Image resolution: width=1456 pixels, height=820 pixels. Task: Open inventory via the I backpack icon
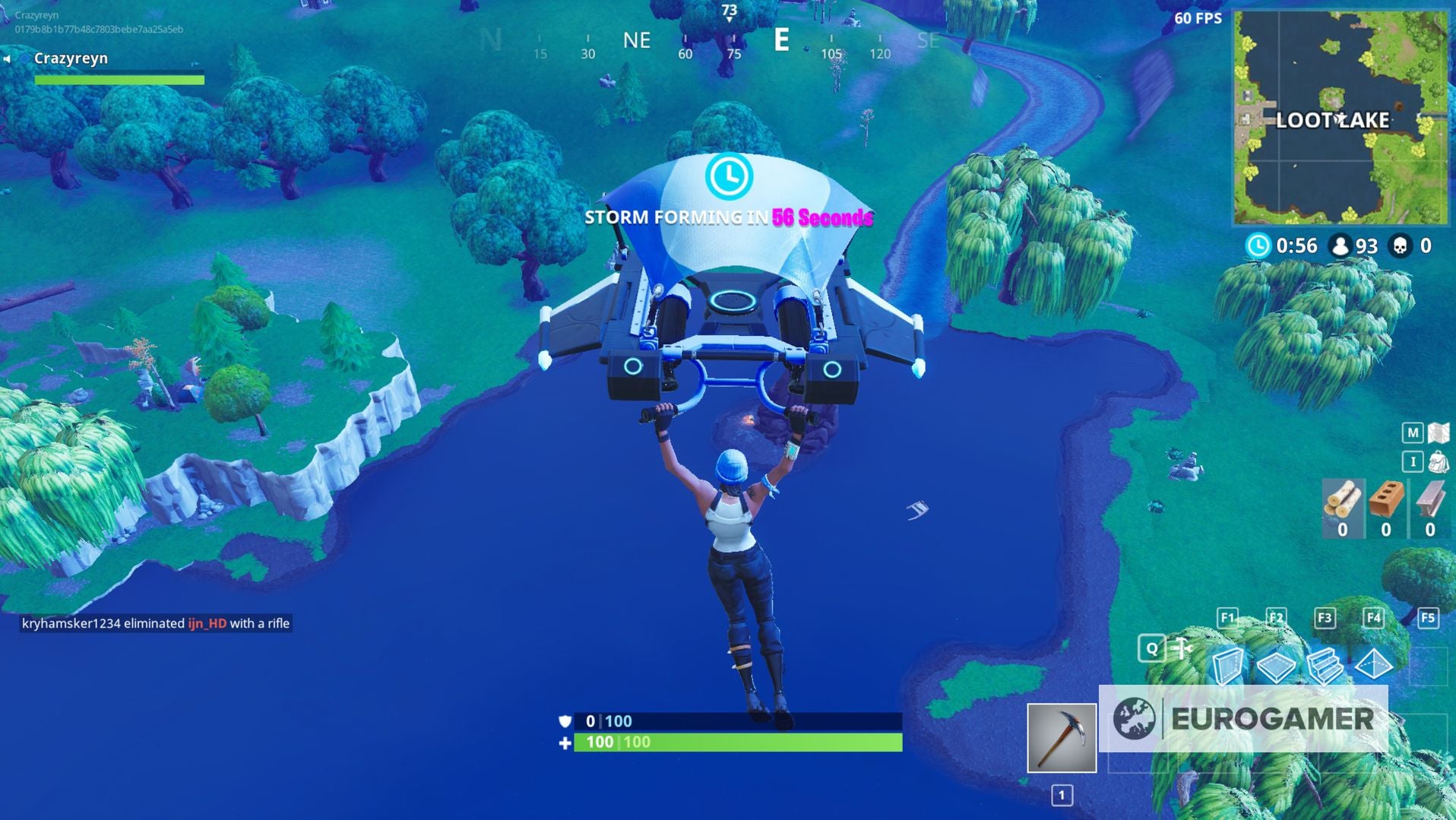(x=1413, y=461)
